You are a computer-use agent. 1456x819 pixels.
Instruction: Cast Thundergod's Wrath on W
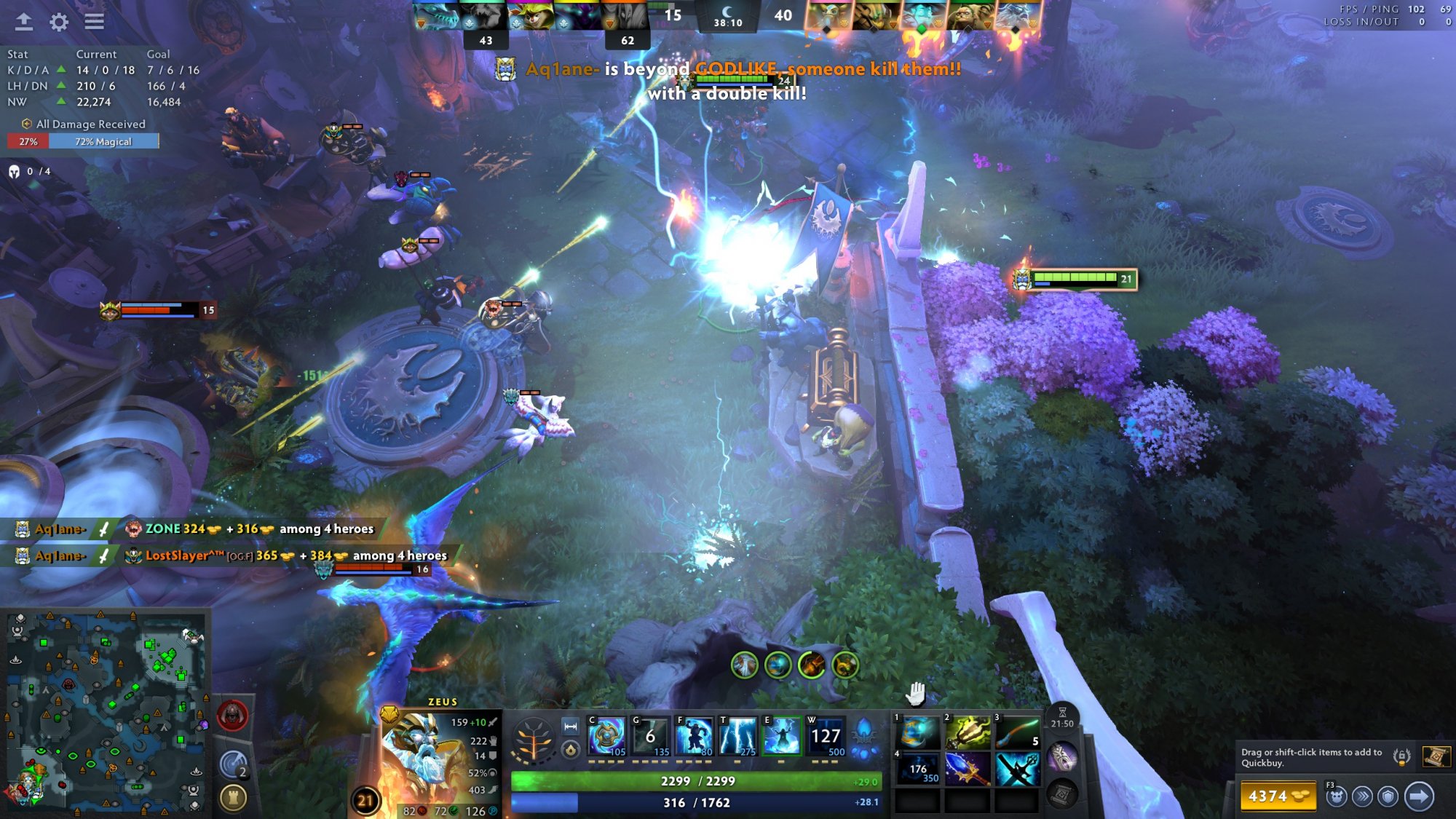point(826,737)
